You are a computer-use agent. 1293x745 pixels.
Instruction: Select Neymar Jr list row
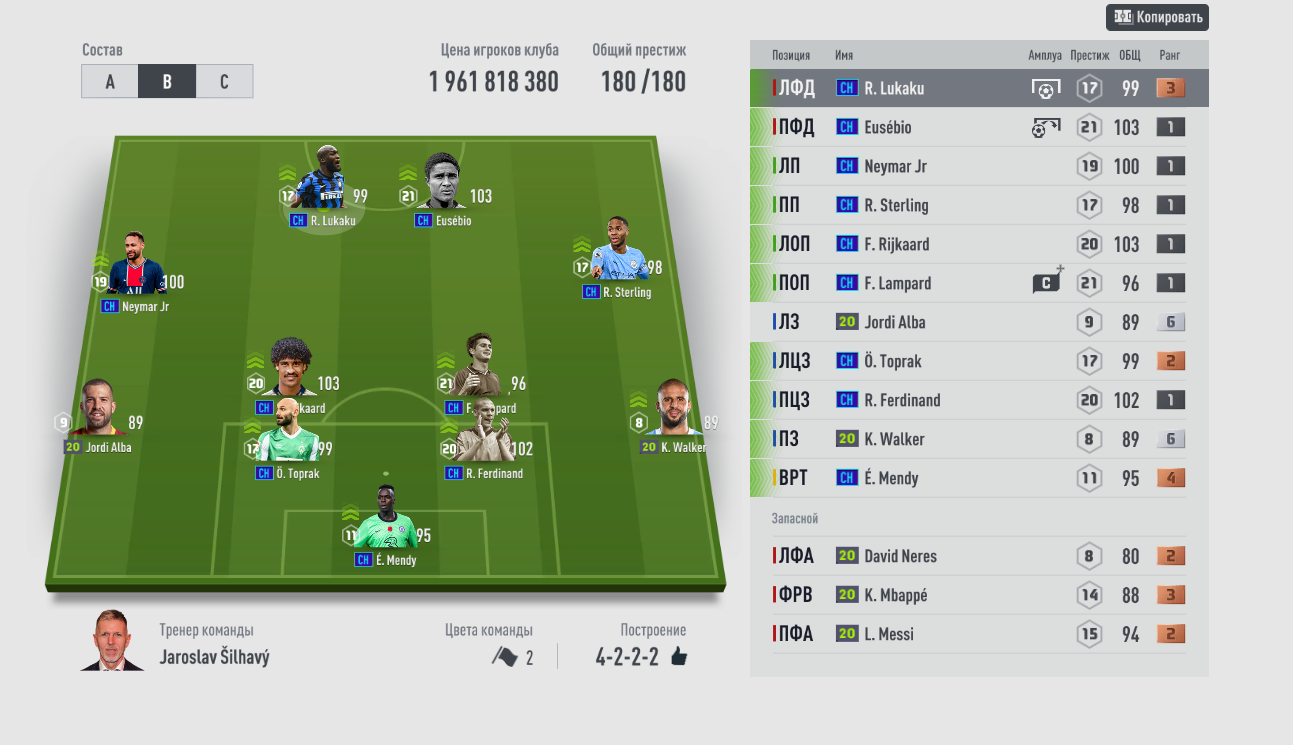click(978, 166)
